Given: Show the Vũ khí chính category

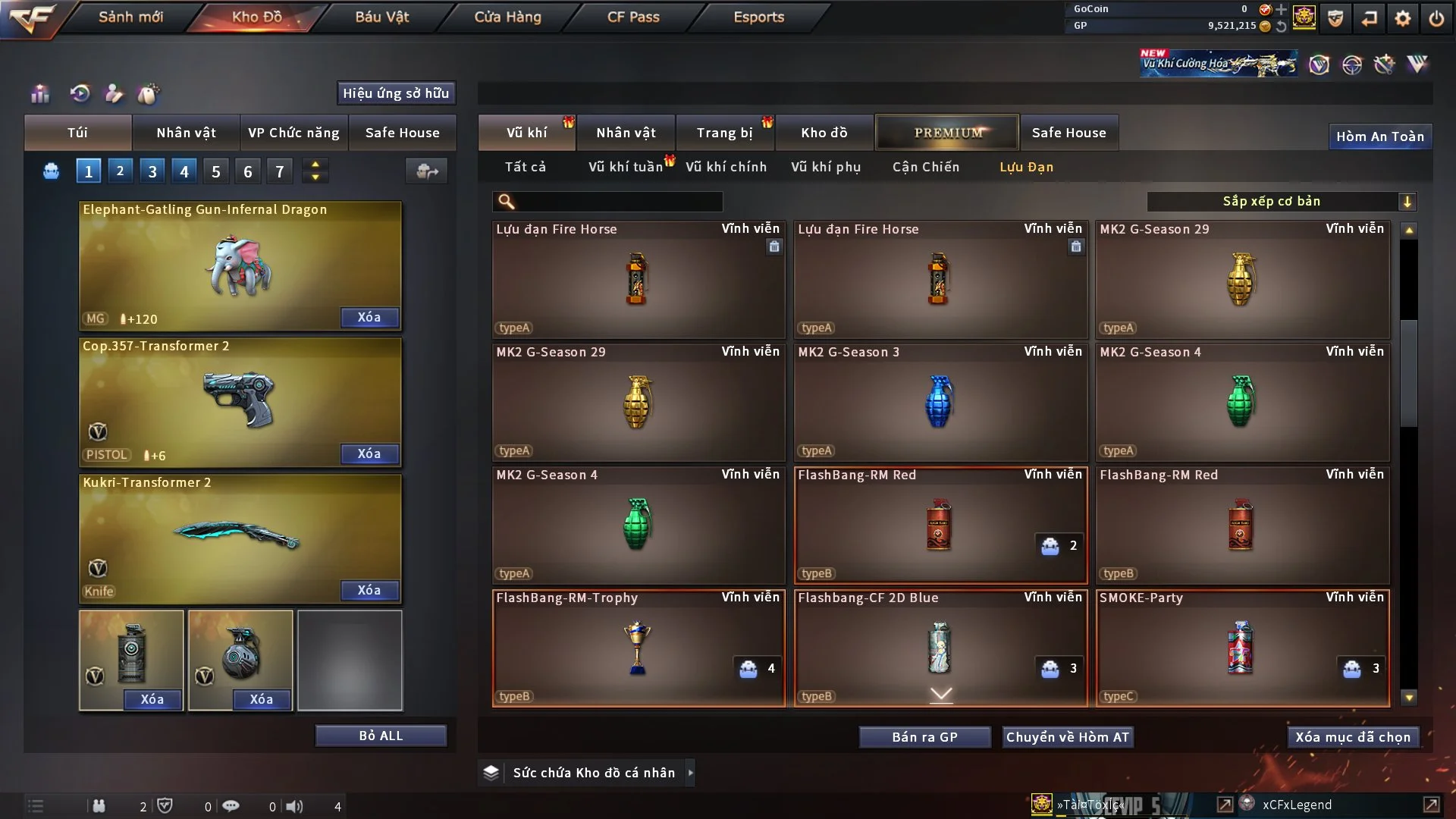Looking at the screenshot, I should (x=726, y=167).
